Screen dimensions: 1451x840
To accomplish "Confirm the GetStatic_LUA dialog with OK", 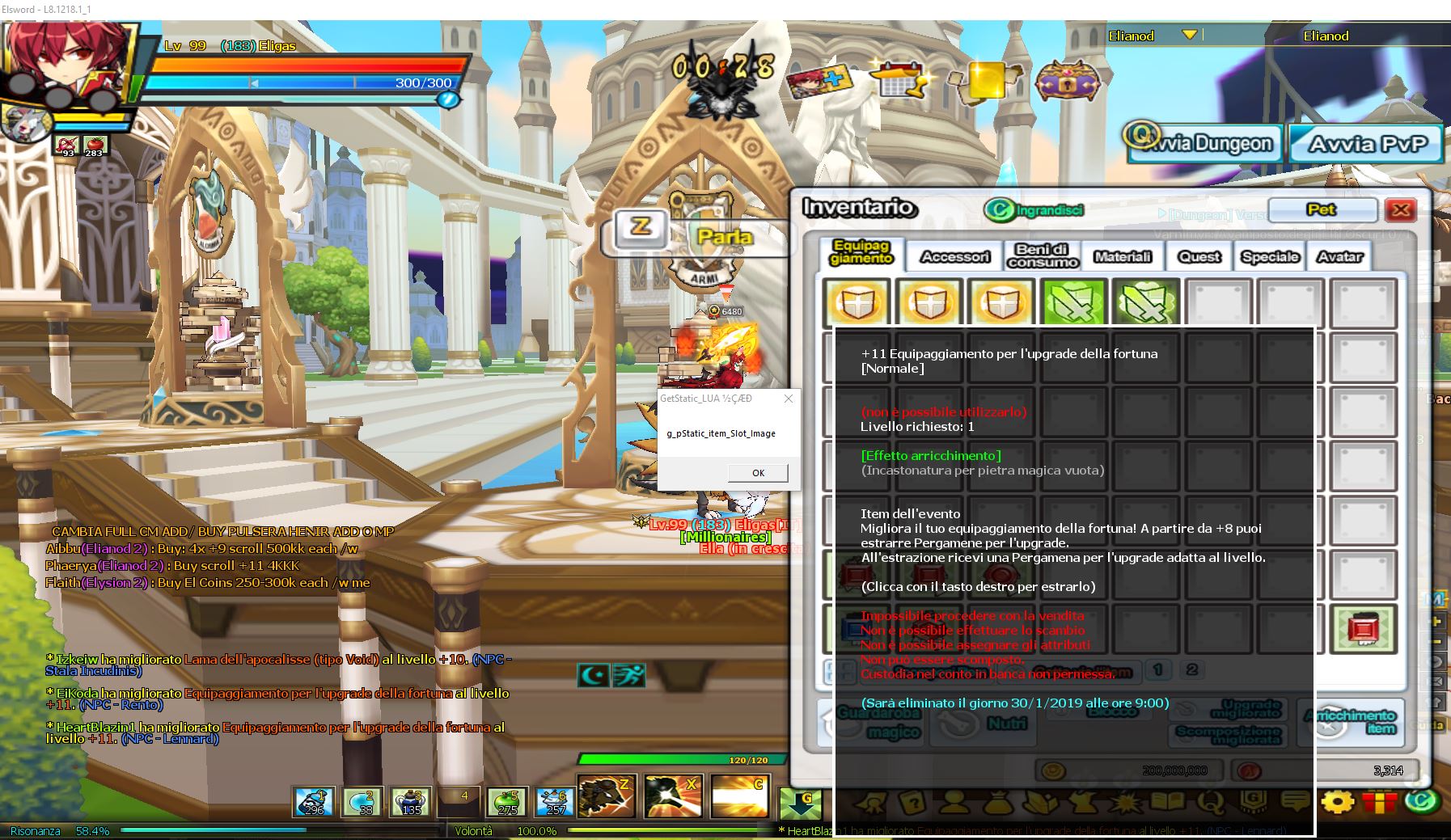I will (758, 473).
